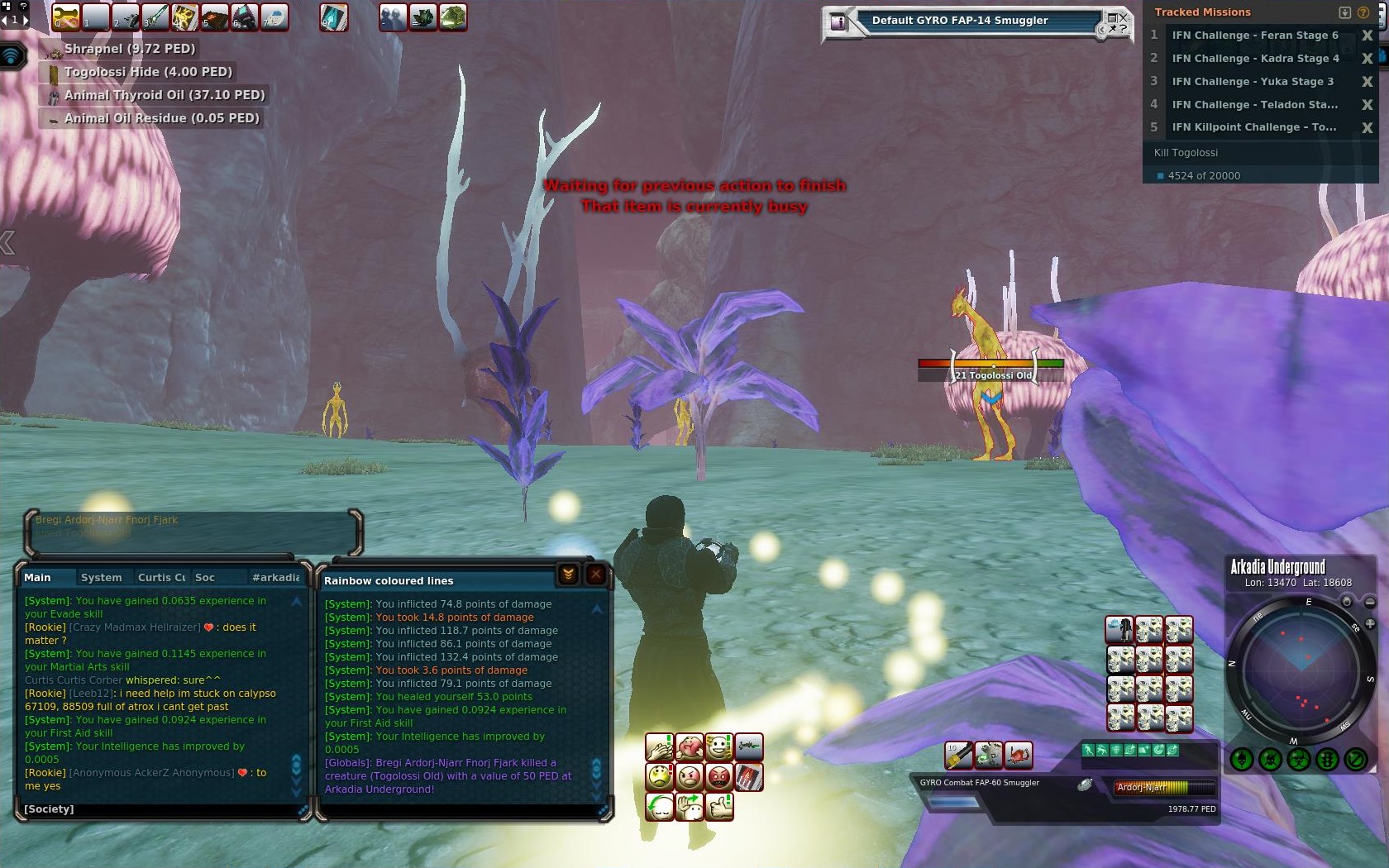
Task: Trigger the thumbs up emote
Action: coord(719,805)
